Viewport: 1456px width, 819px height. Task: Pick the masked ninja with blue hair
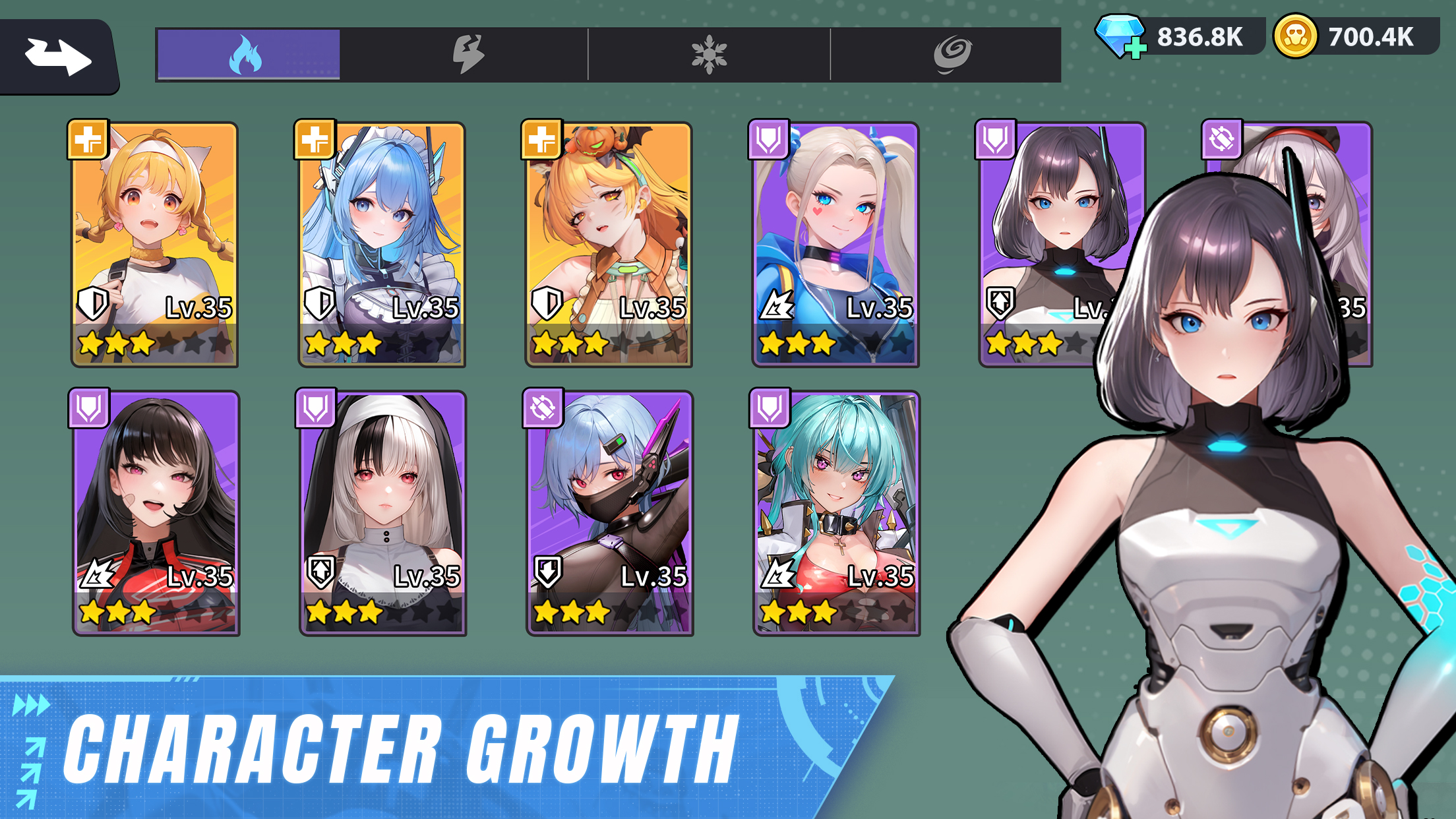609,513
